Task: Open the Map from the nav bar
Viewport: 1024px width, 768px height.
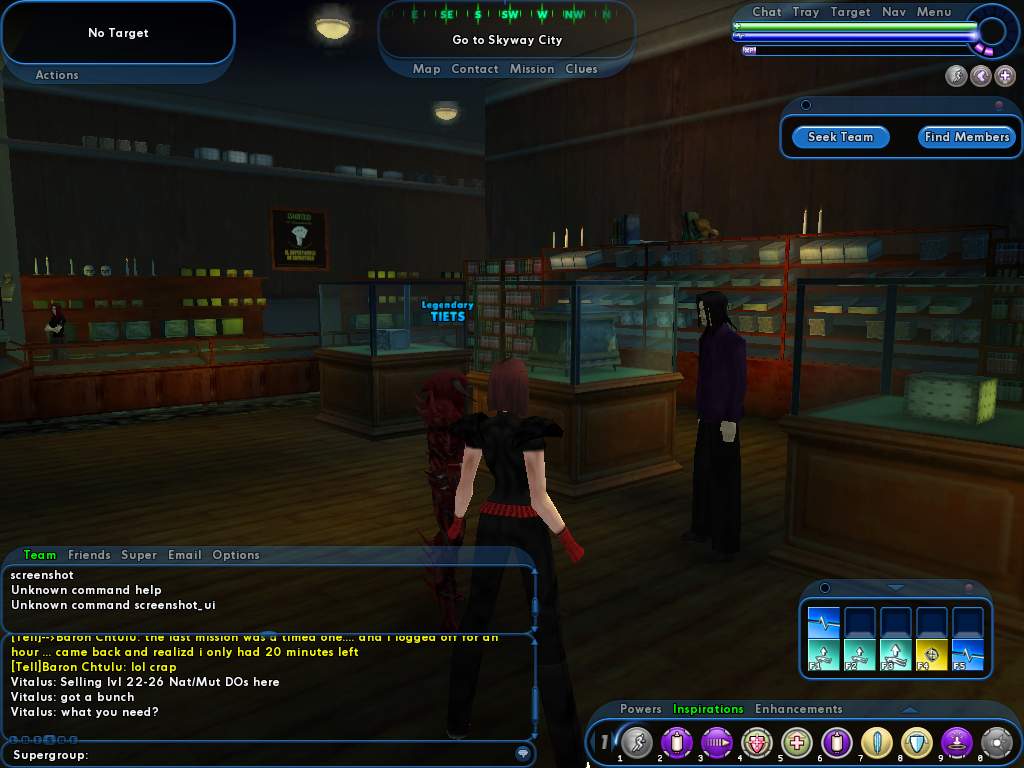Action: coord(427,69)
